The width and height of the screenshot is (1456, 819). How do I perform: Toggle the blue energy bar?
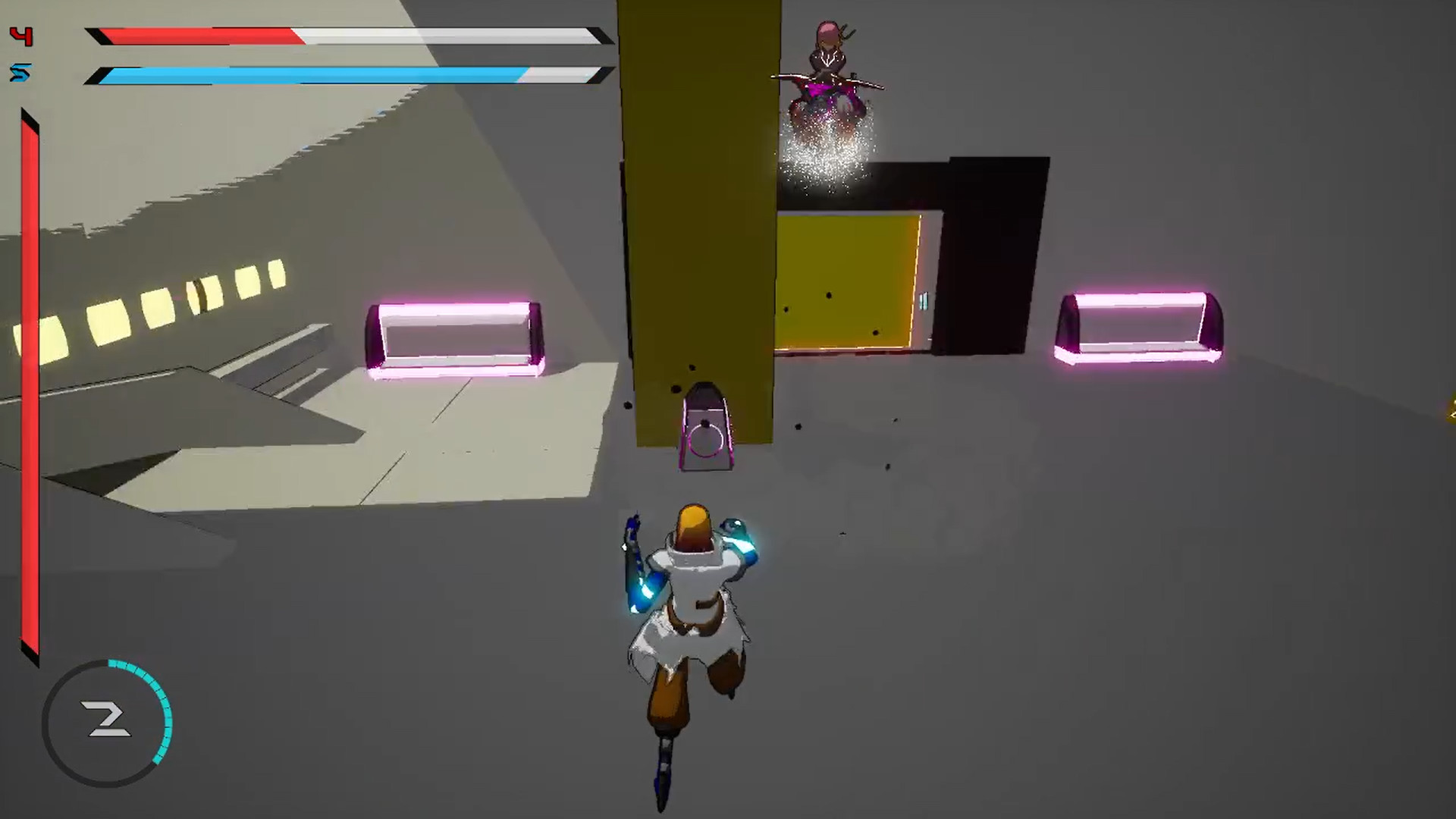point(341,75)
